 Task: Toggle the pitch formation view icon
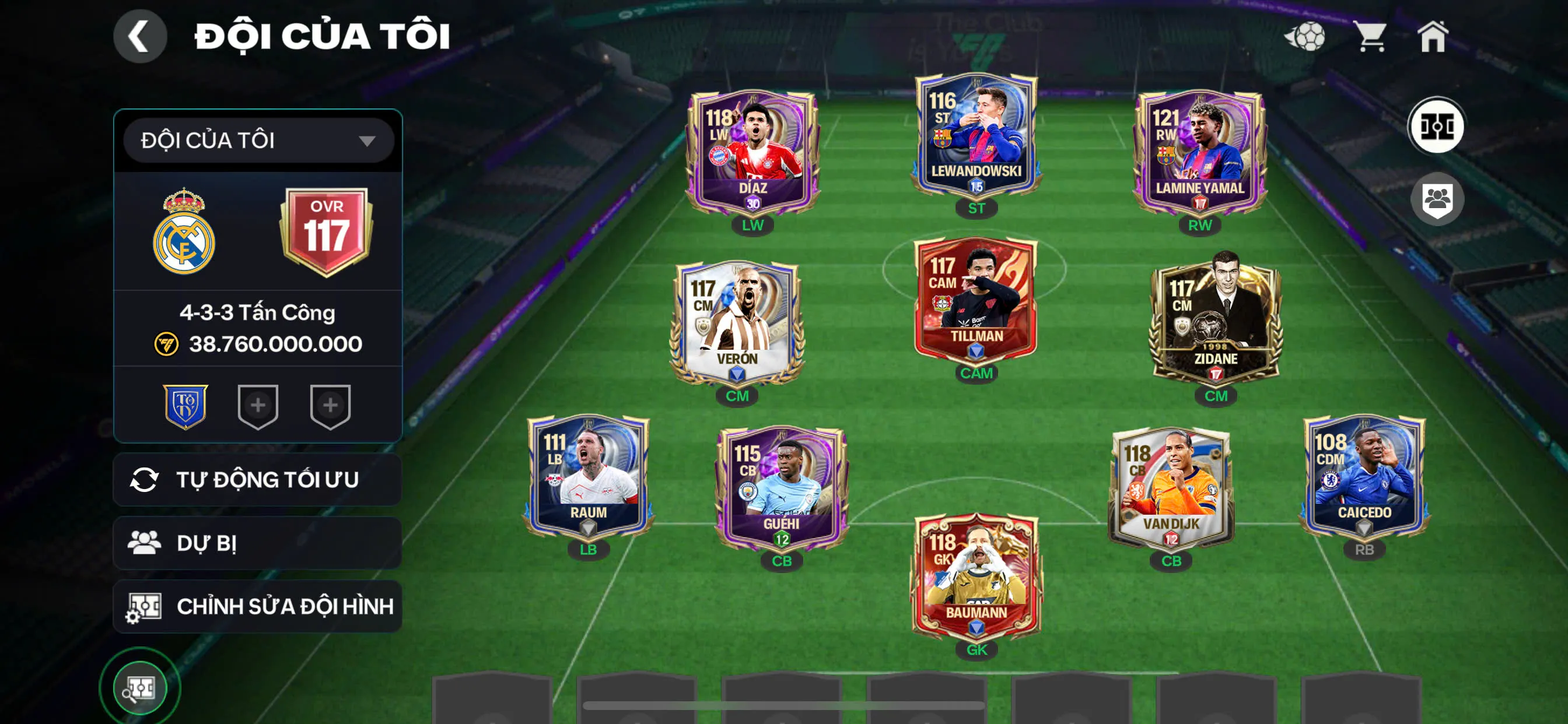(x=1436, y=126)
